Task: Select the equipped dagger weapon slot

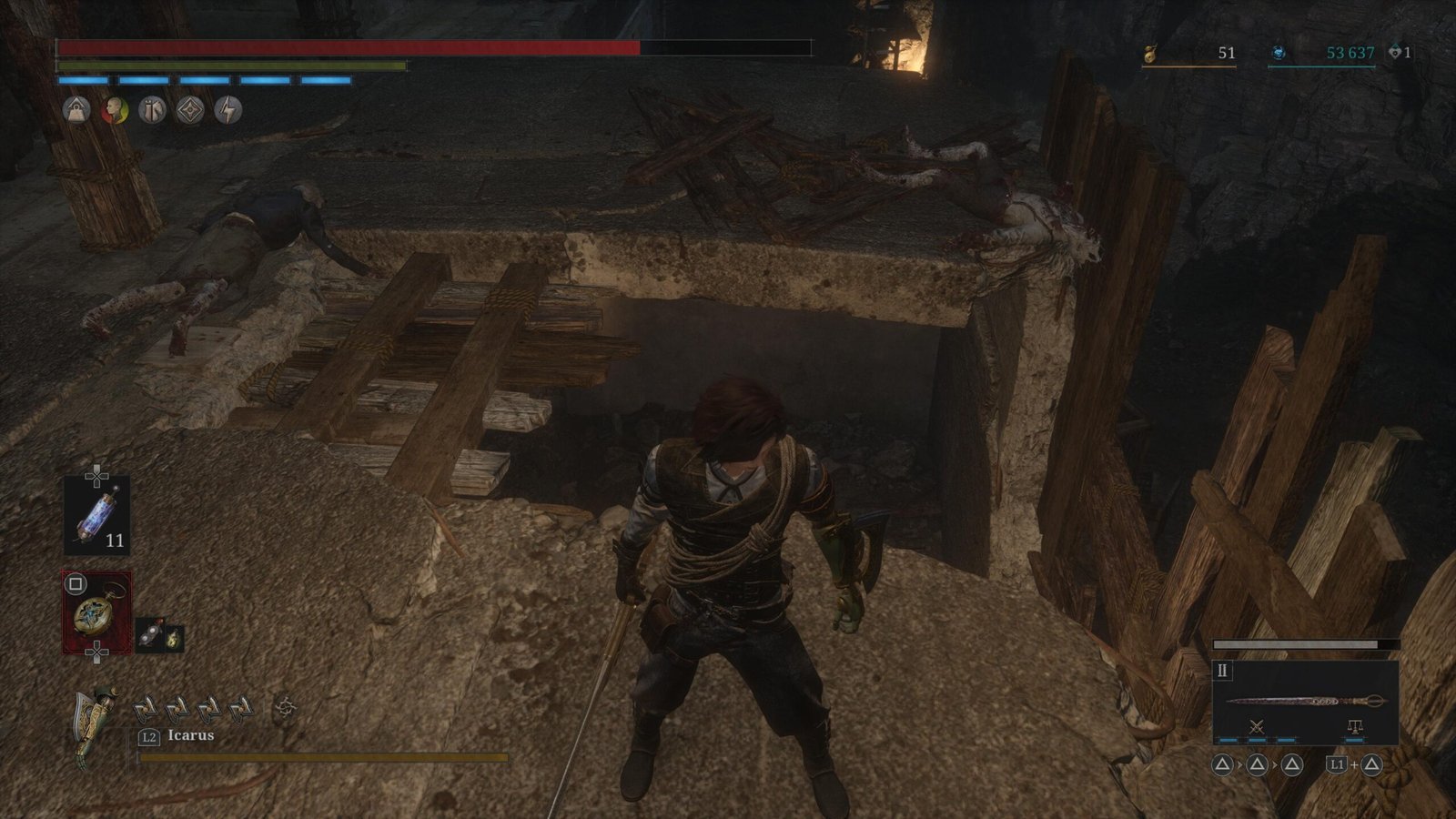Action: tap(1305, 701)
